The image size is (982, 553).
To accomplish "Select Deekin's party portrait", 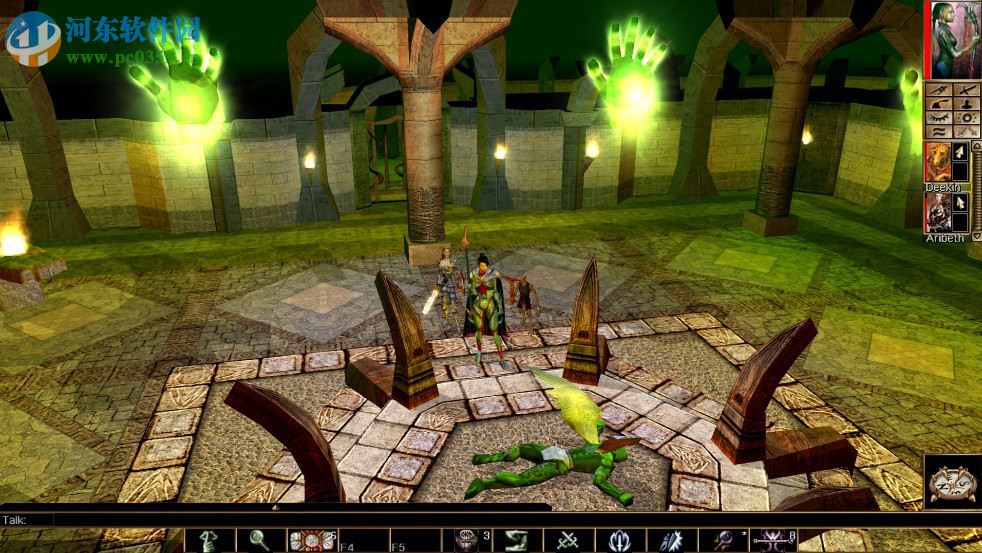I will pos(938,160).
